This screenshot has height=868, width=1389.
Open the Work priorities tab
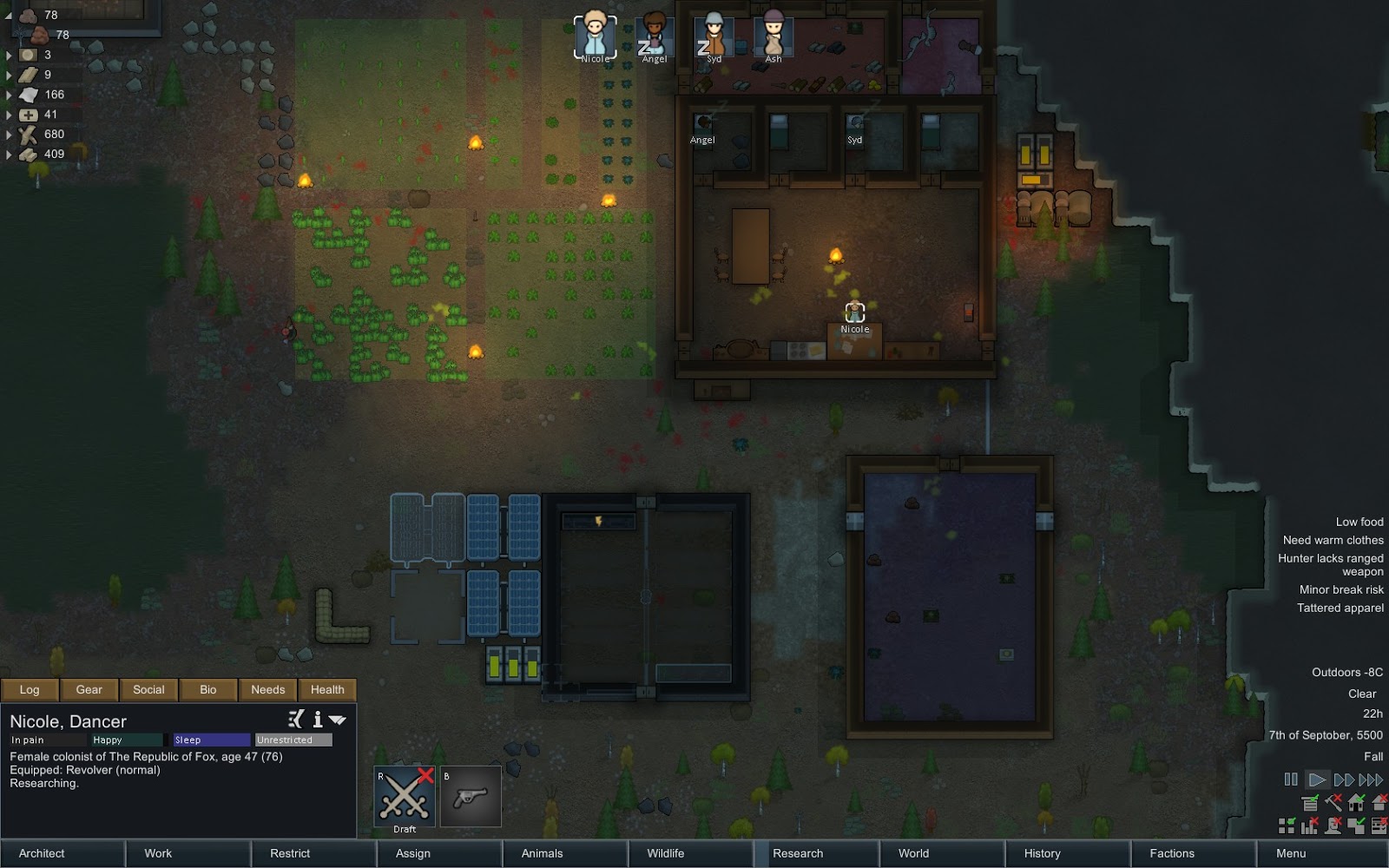(x=158, y=853)
